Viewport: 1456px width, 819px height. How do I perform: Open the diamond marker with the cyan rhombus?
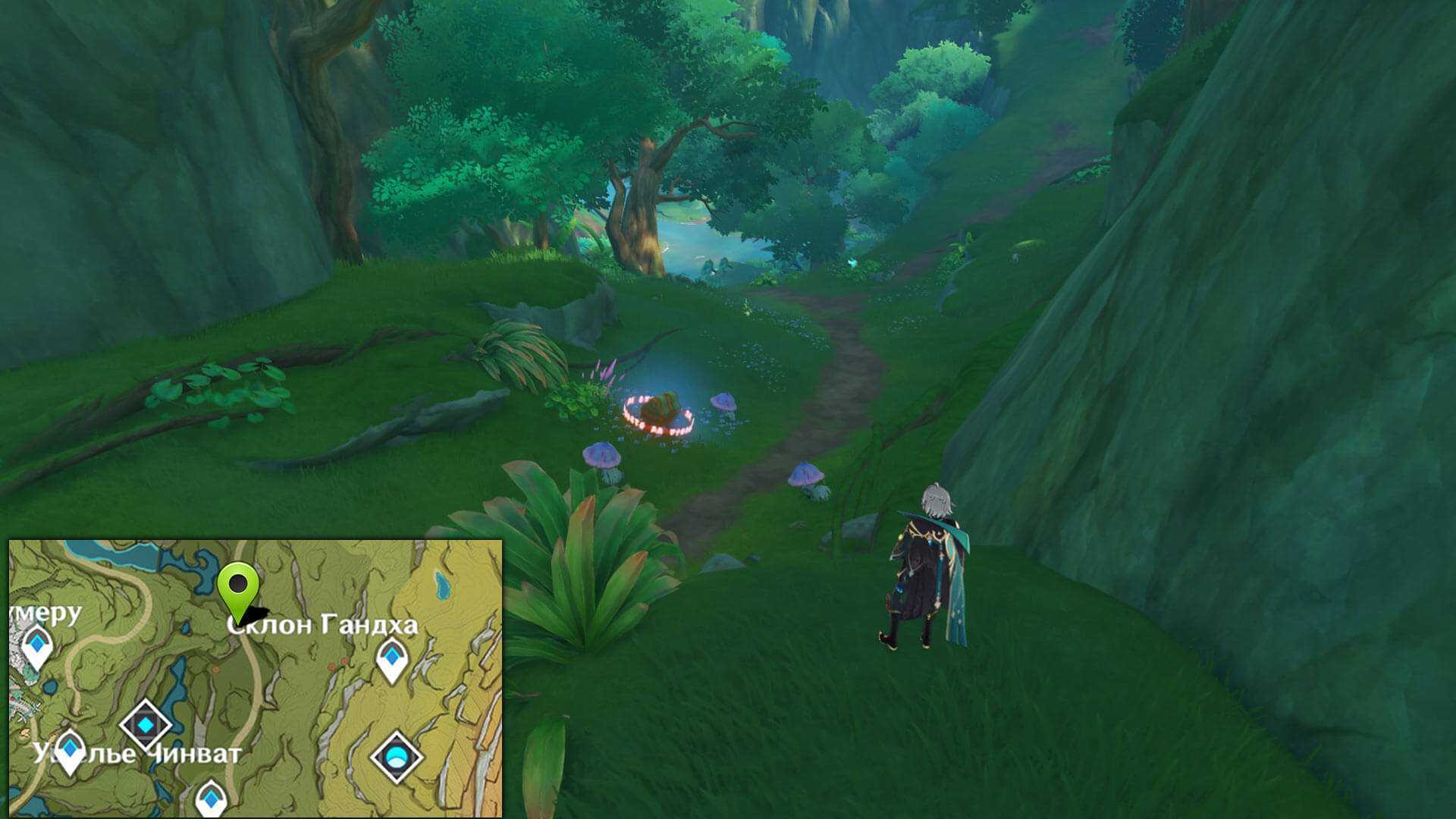coord(146,725)
